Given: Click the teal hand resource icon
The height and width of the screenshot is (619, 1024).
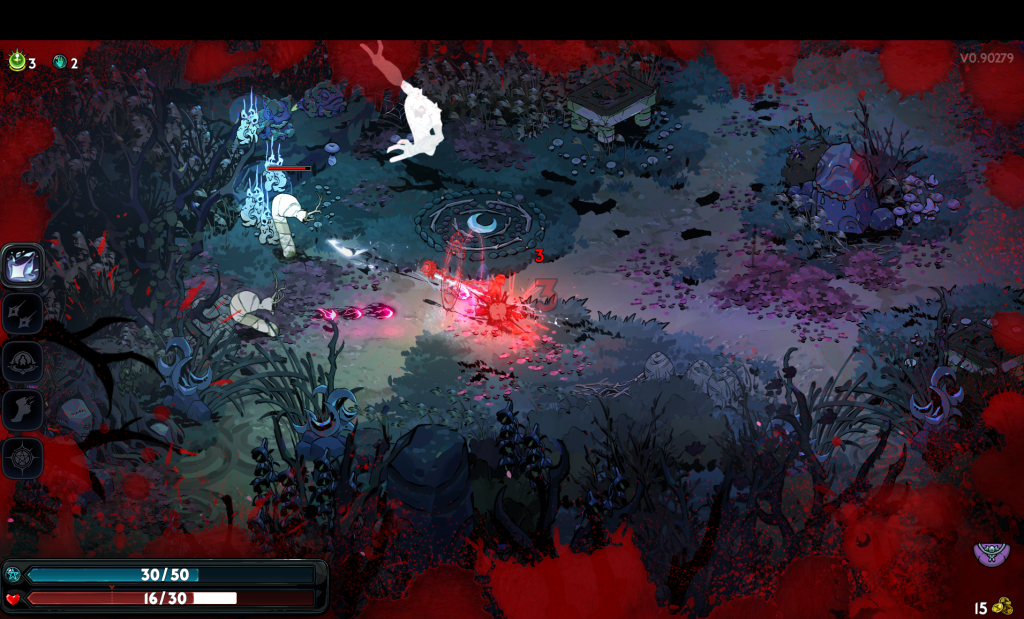Looking at the screenshot, I should (60, 62).
